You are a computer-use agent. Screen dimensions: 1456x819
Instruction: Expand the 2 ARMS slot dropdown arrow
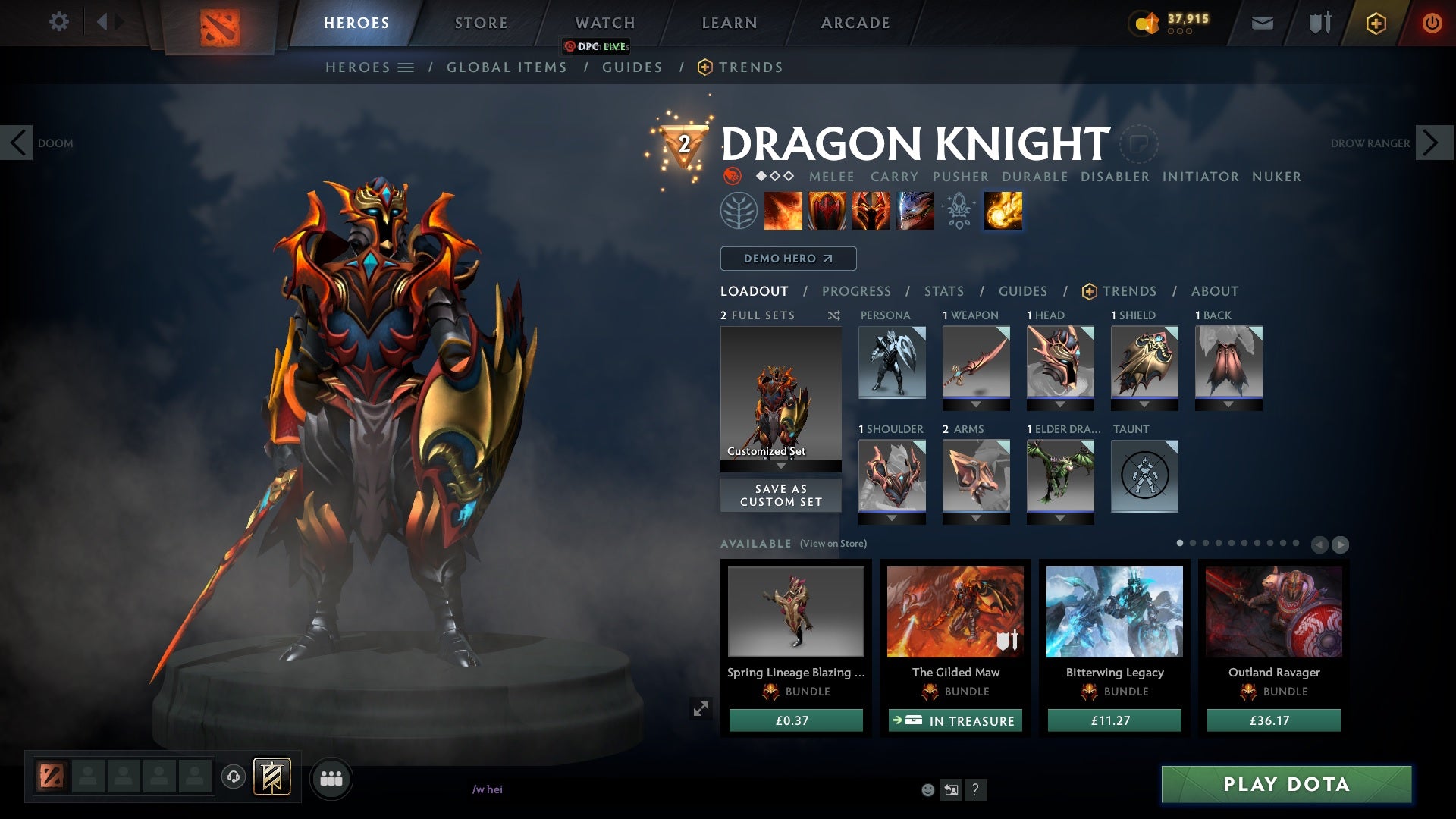(x=976, y=516)
